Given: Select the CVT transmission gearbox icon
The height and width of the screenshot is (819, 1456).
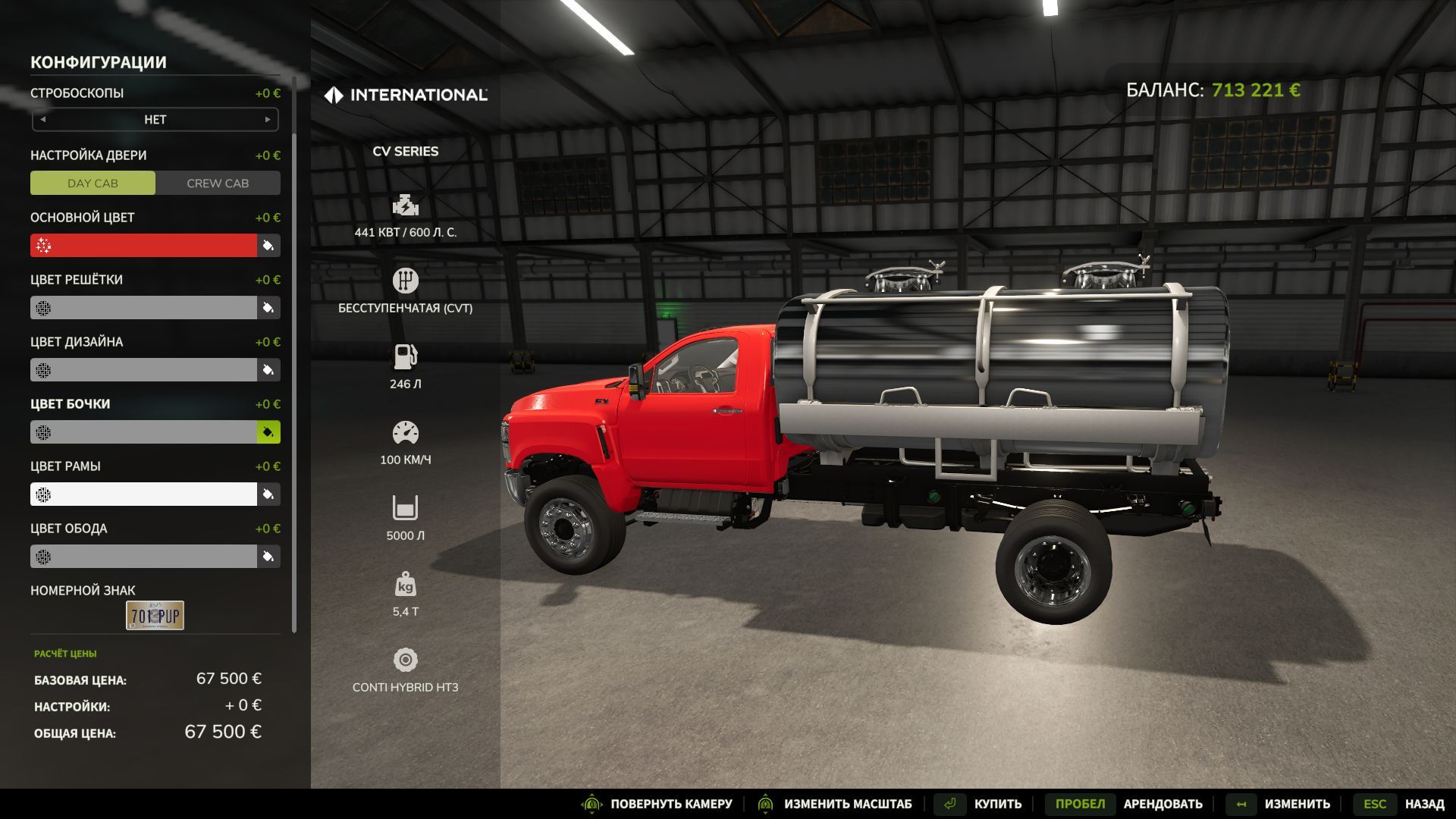Looking at the screenshot, I should (x=406, y=280).
